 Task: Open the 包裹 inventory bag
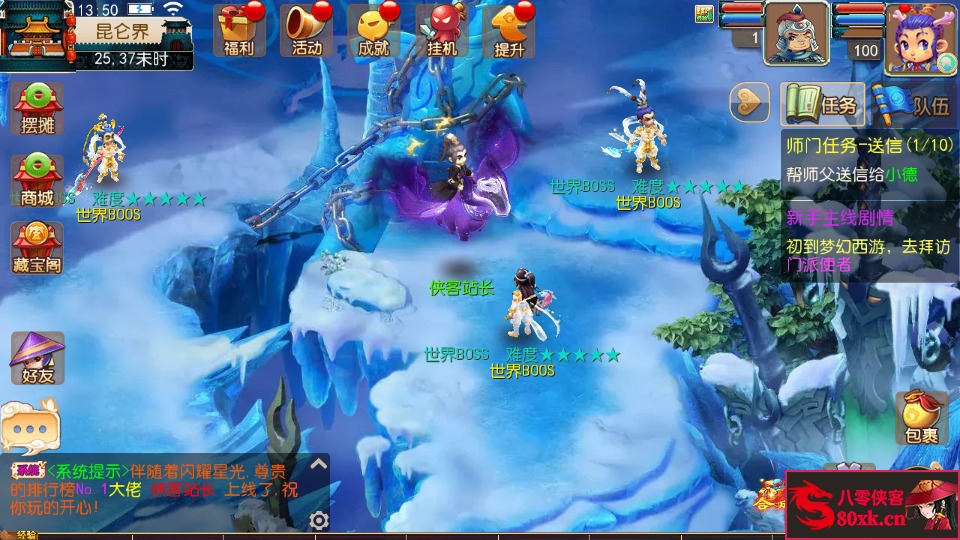921,417
